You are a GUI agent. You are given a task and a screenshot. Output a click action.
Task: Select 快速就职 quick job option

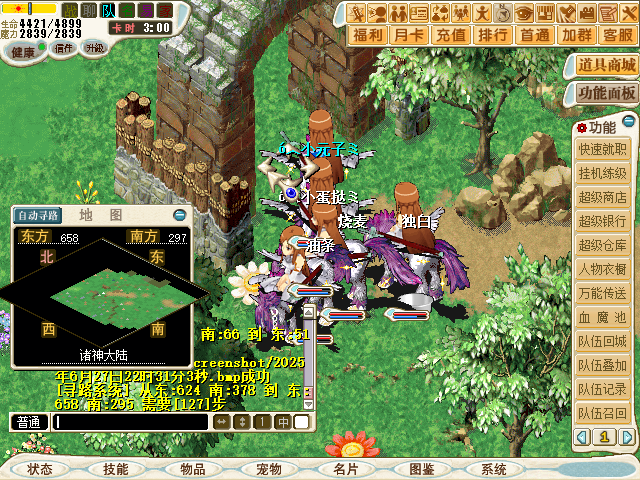(x=603, y=150)
